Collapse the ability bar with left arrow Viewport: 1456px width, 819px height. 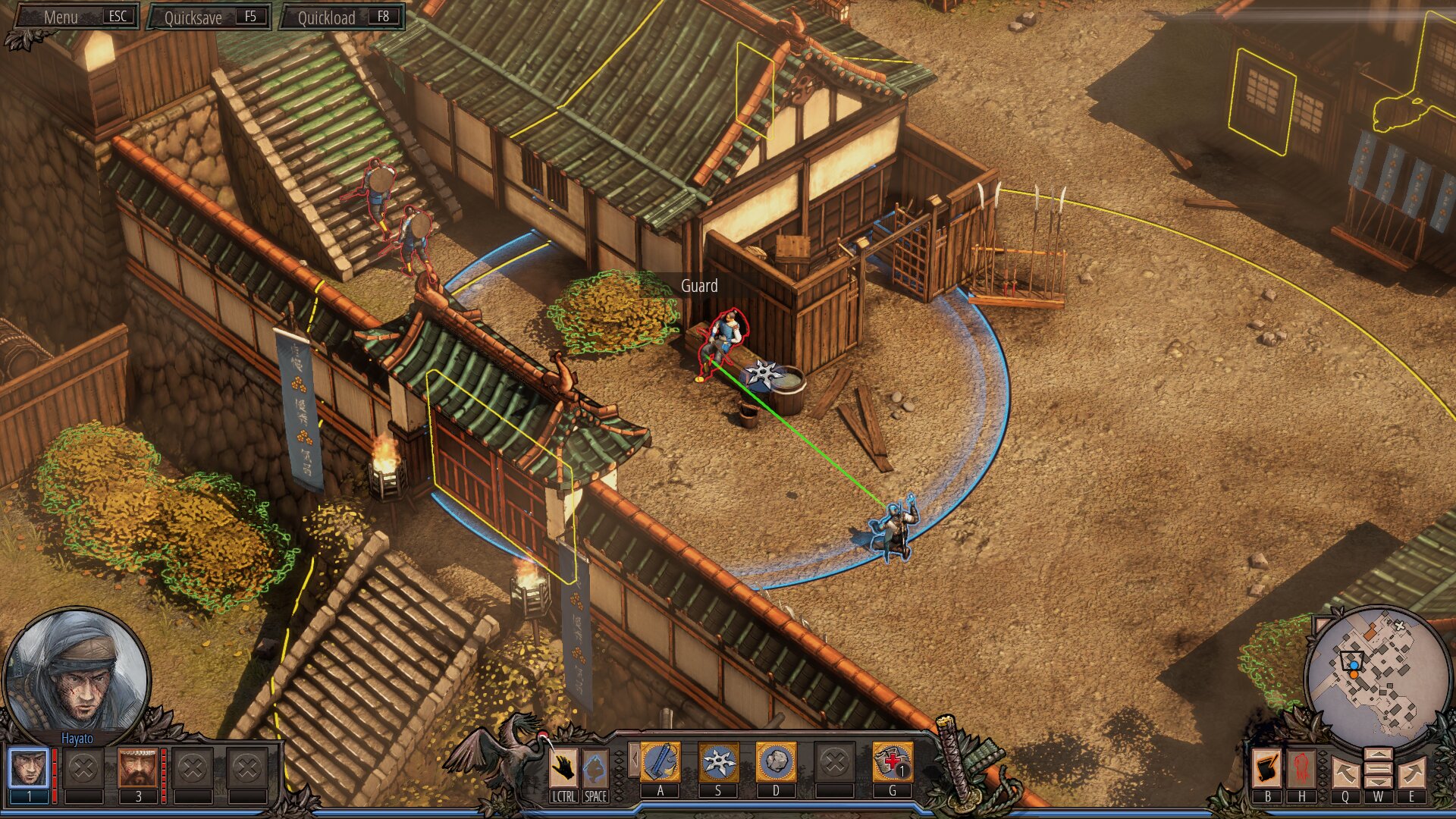click(632, 760)
